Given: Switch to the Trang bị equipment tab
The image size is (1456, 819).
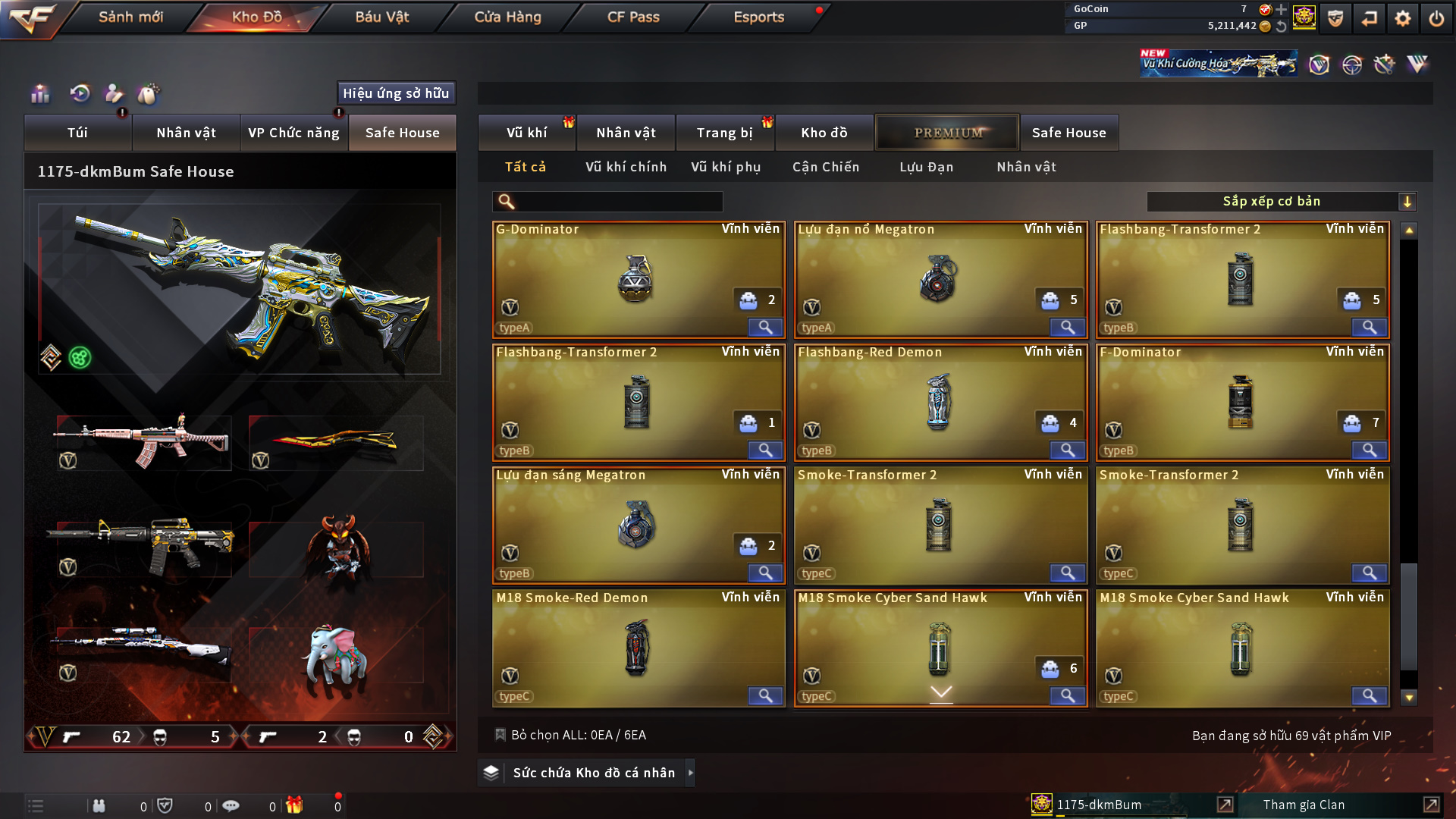Looking at the screenshot, I should pyautogui.click(x=724, y=133).
